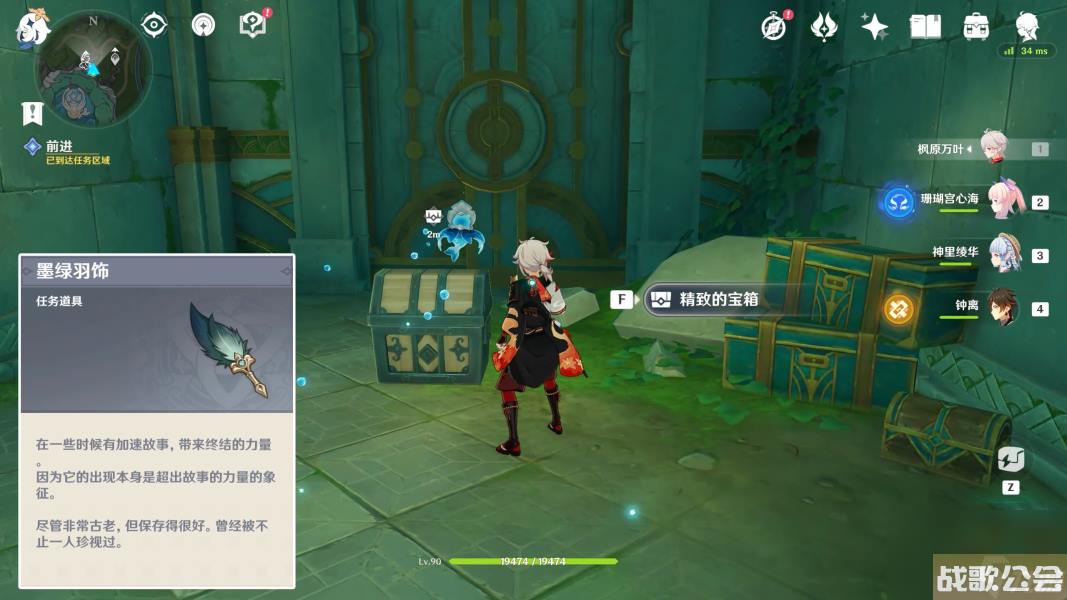Switch to party member 钟离
The width and height of the screenshot is (1067, 600).
coord(1001,306)
